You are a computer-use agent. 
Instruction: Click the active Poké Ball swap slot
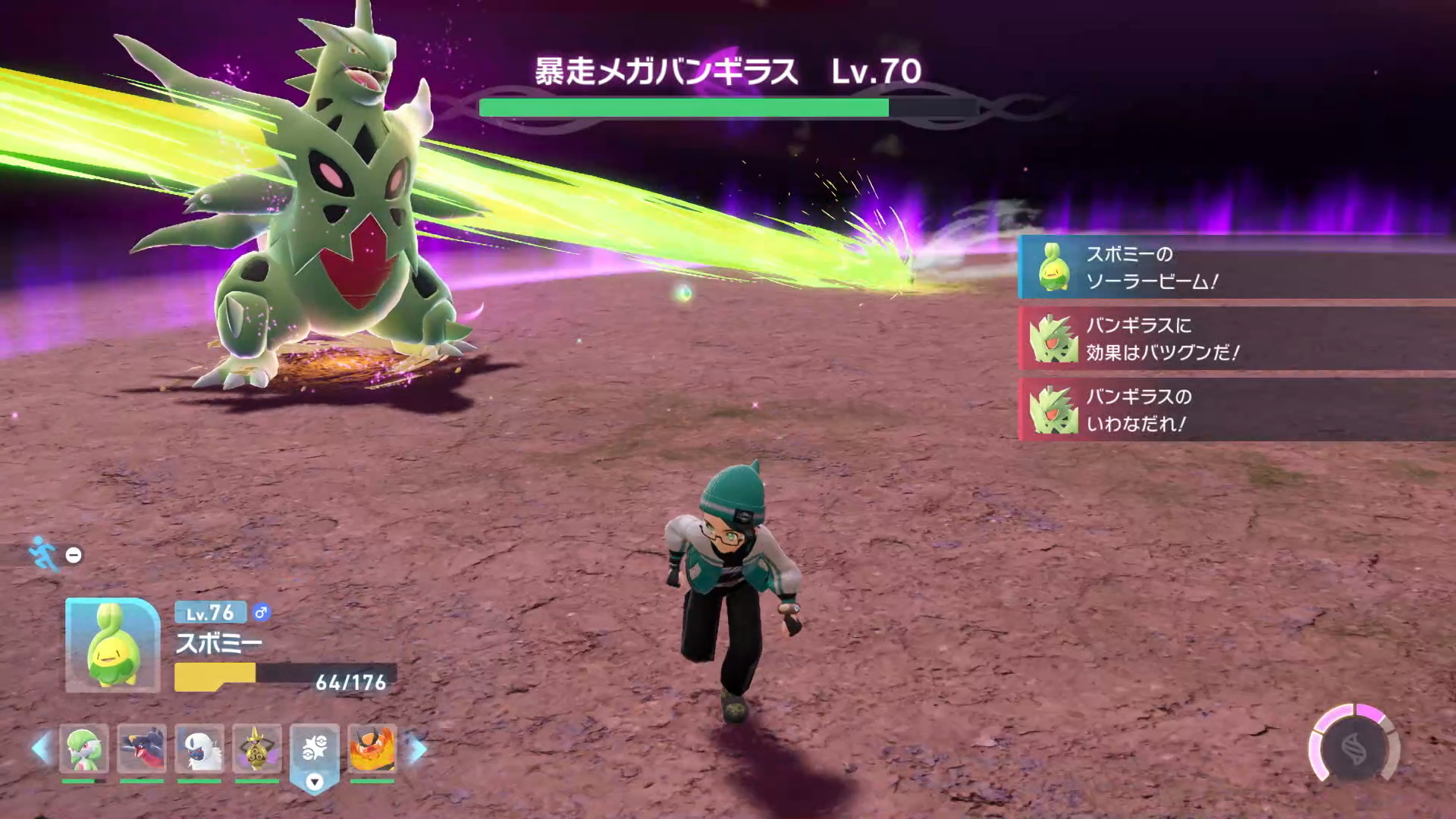click(x=315, y=751)
